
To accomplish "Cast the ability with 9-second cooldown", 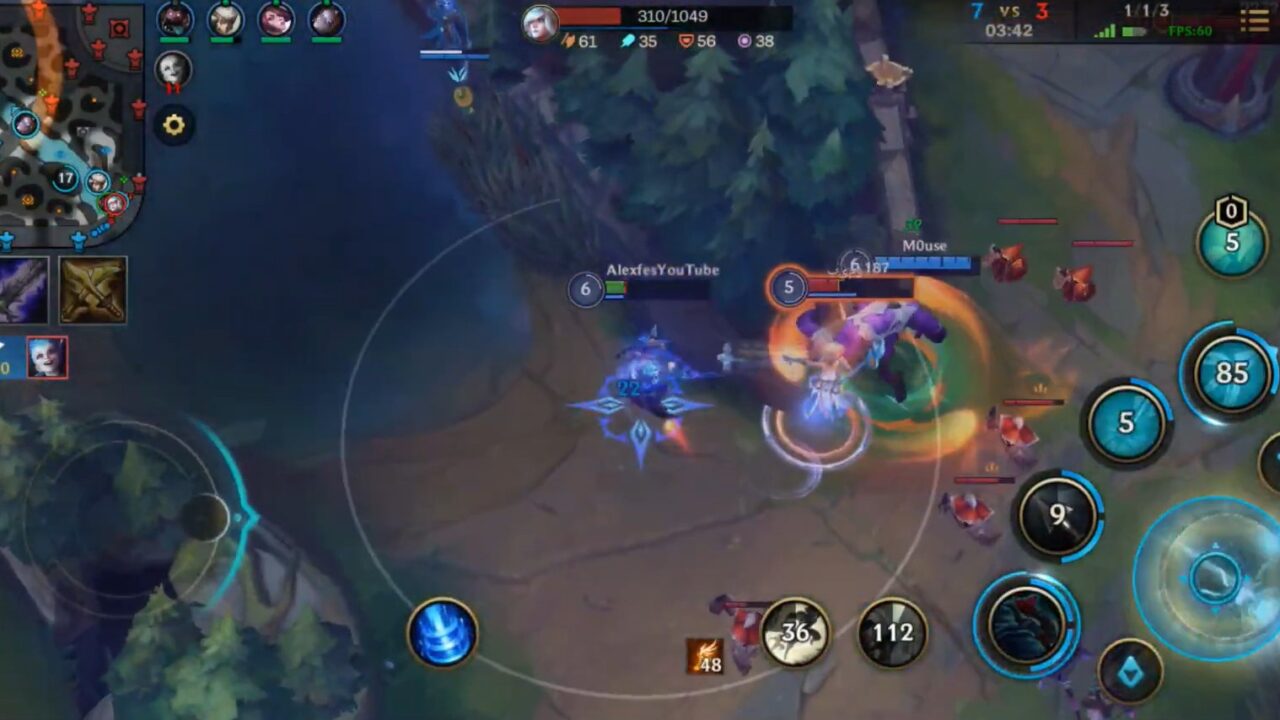I will click(1058, 513).
